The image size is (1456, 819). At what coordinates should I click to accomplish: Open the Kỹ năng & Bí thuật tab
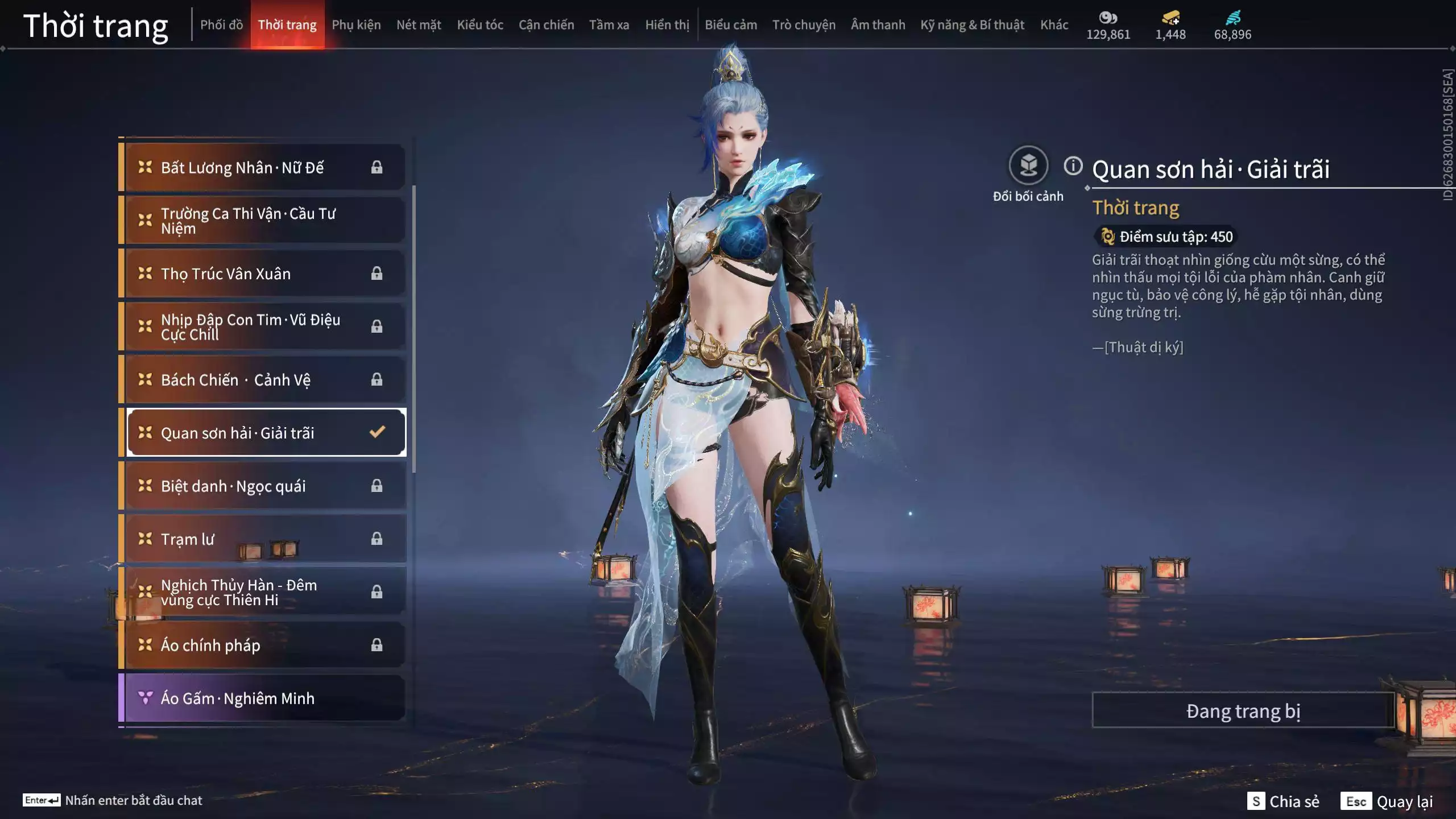[972, 25]
